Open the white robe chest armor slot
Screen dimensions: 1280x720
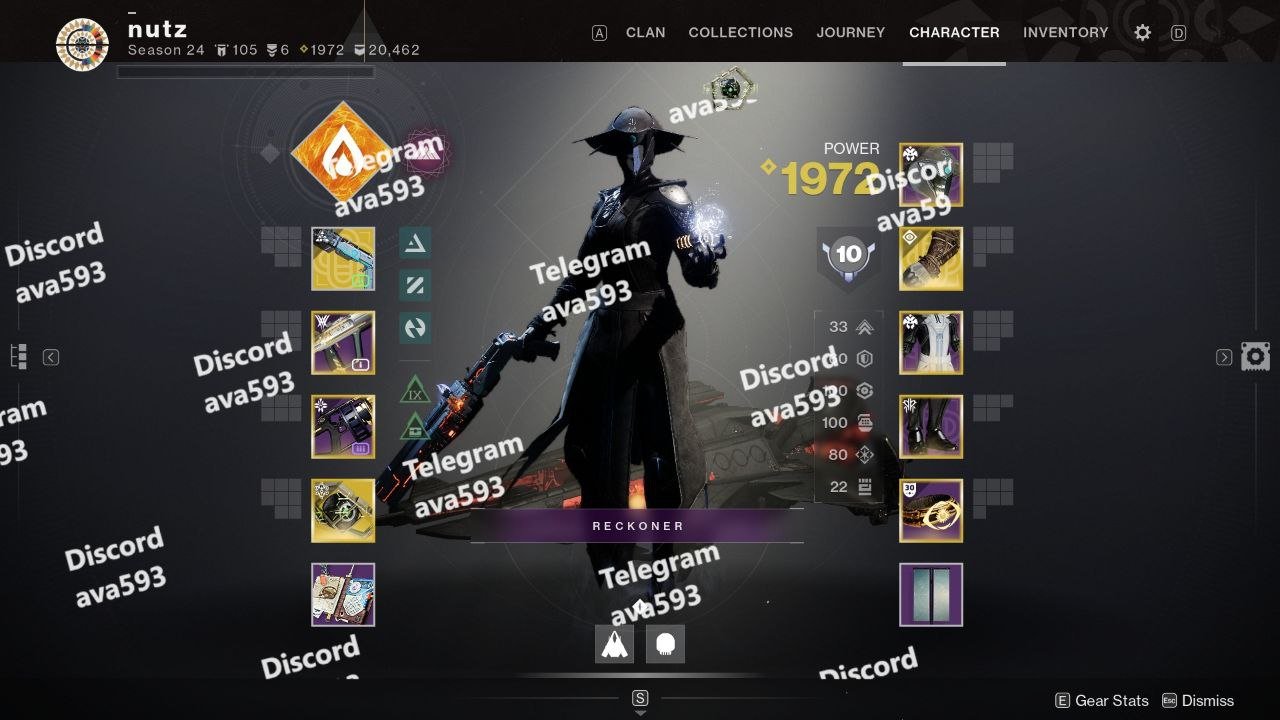931,343
